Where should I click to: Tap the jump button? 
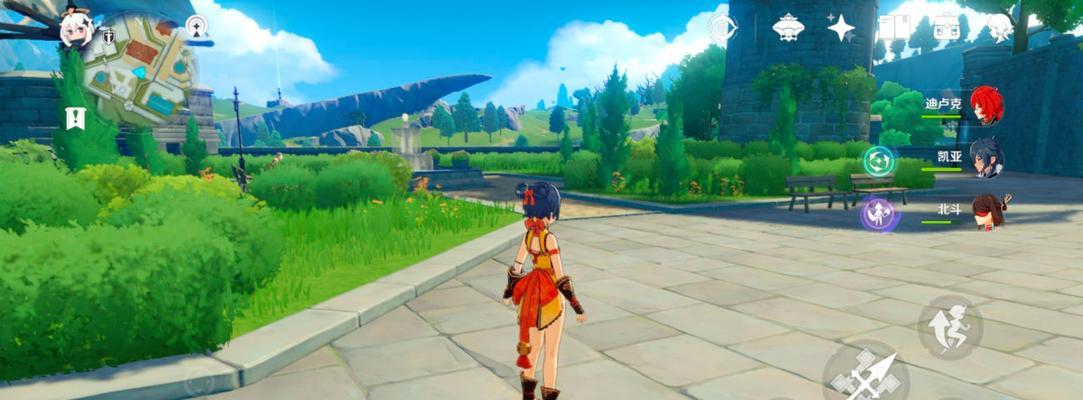[x=948, y=326]
